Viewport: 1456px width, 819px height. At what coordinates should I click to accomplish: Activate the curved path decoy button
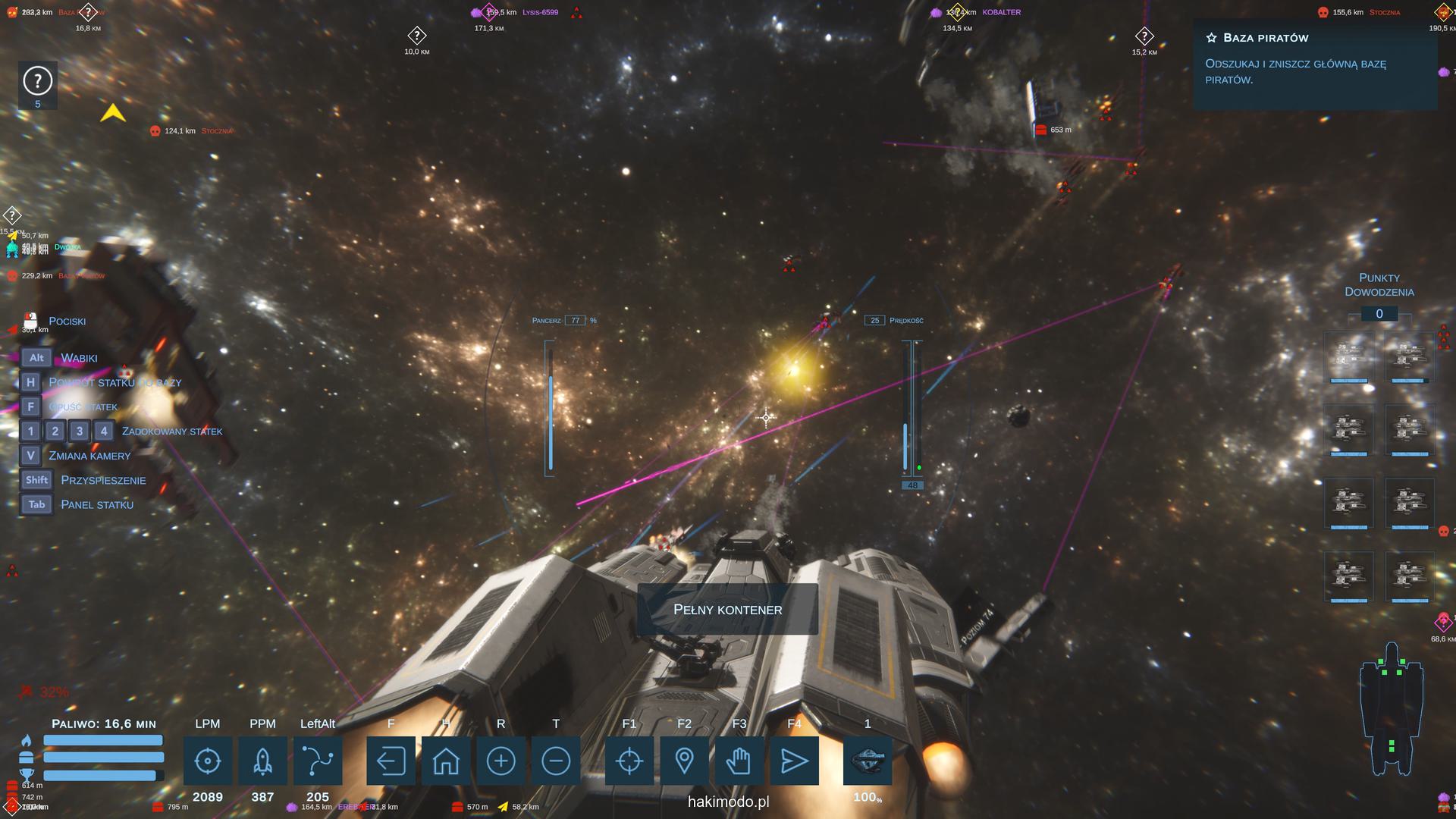pyautogui.click(x=318, y=761)
